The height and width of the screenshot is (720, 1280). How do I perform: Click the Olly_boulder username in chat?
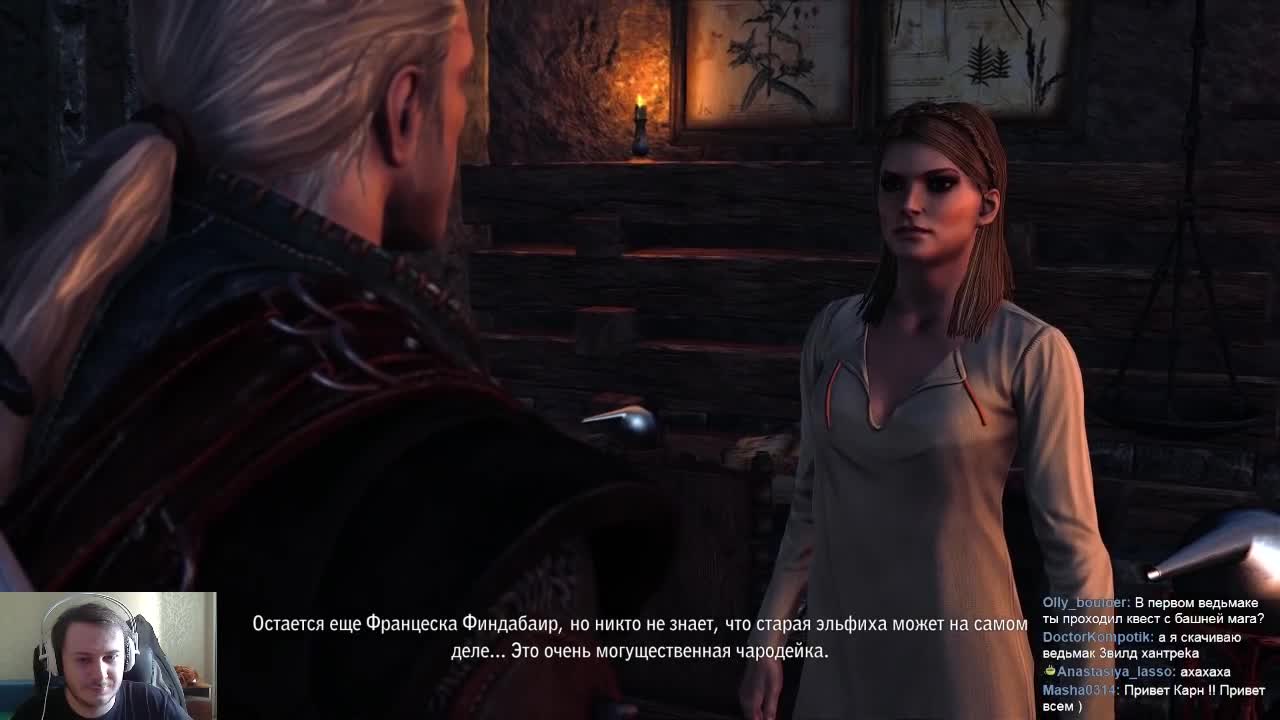coord(1086,603)
